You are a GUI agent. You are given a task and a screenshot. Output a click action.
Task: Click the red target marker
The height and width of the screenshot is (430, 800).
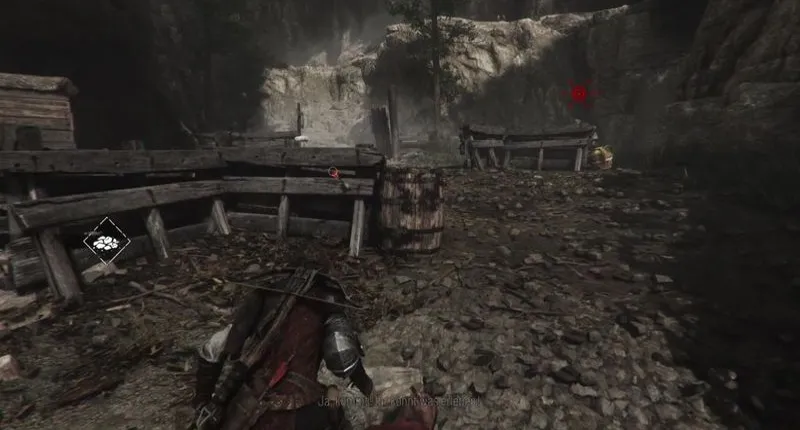(579, 93)
